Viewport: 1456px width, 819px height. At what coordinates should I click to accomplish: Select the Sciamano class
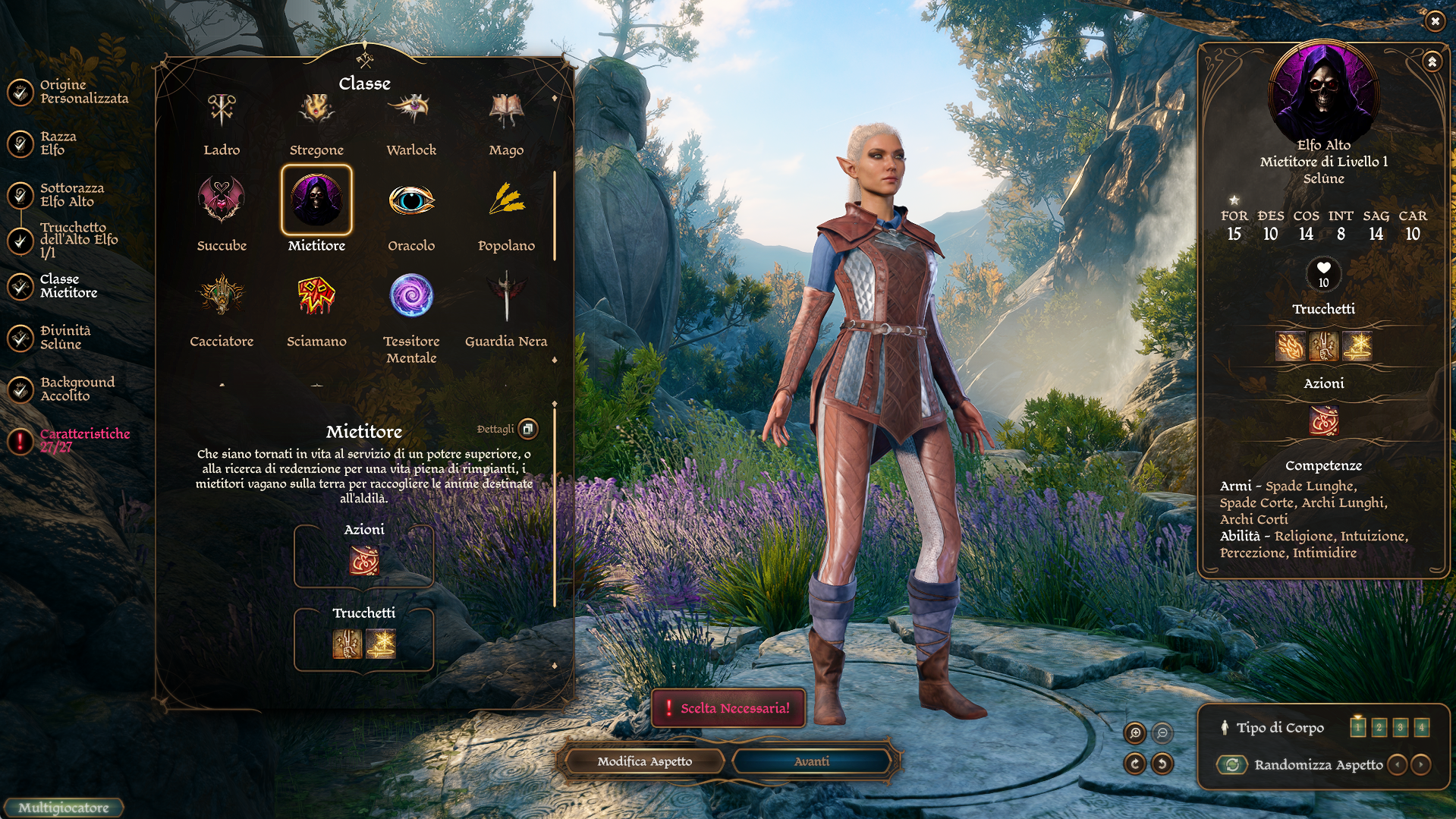316,296
